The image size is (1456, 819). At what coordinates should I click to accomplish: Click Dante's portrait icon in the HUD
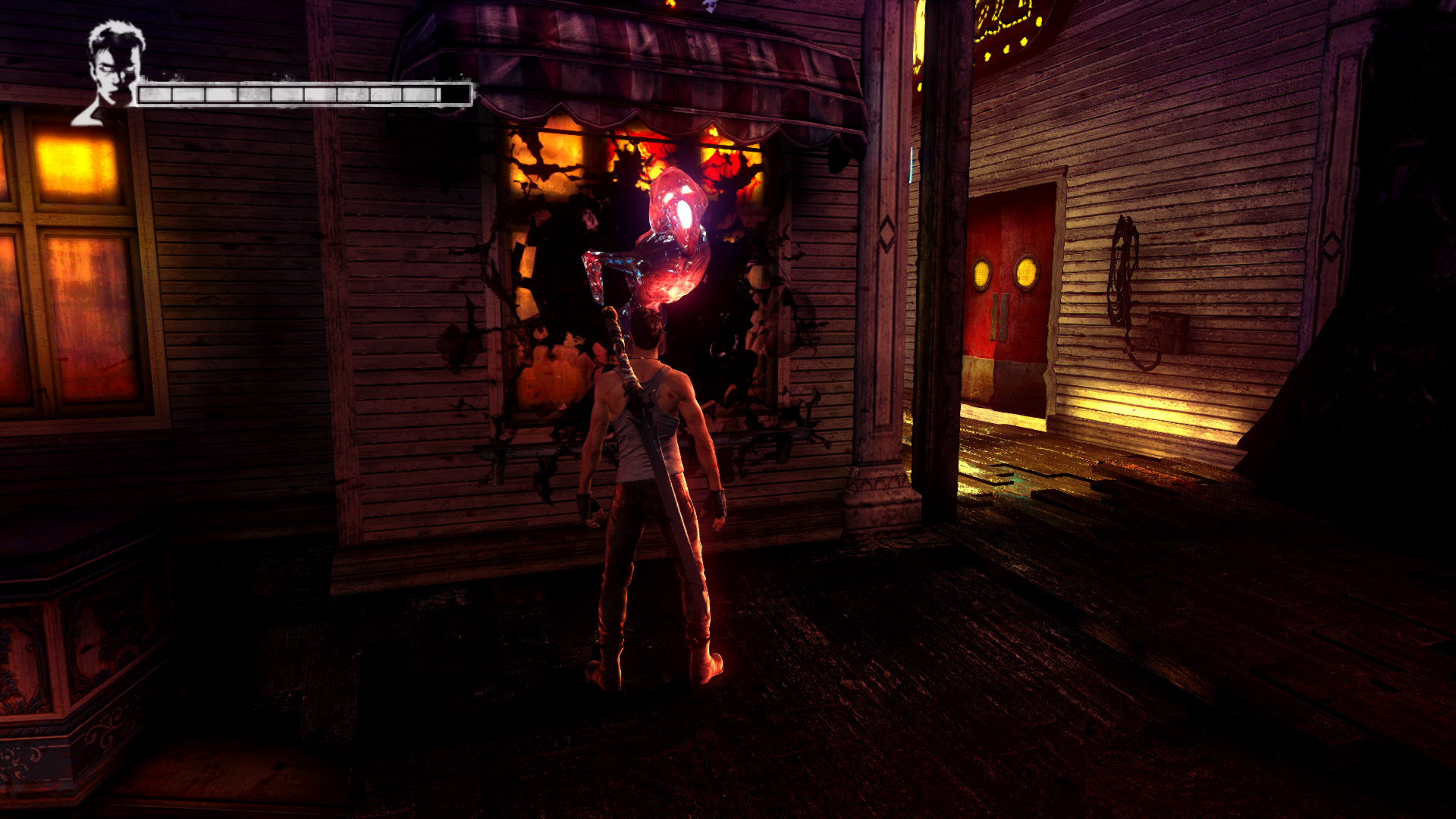[x=111, y=70]
